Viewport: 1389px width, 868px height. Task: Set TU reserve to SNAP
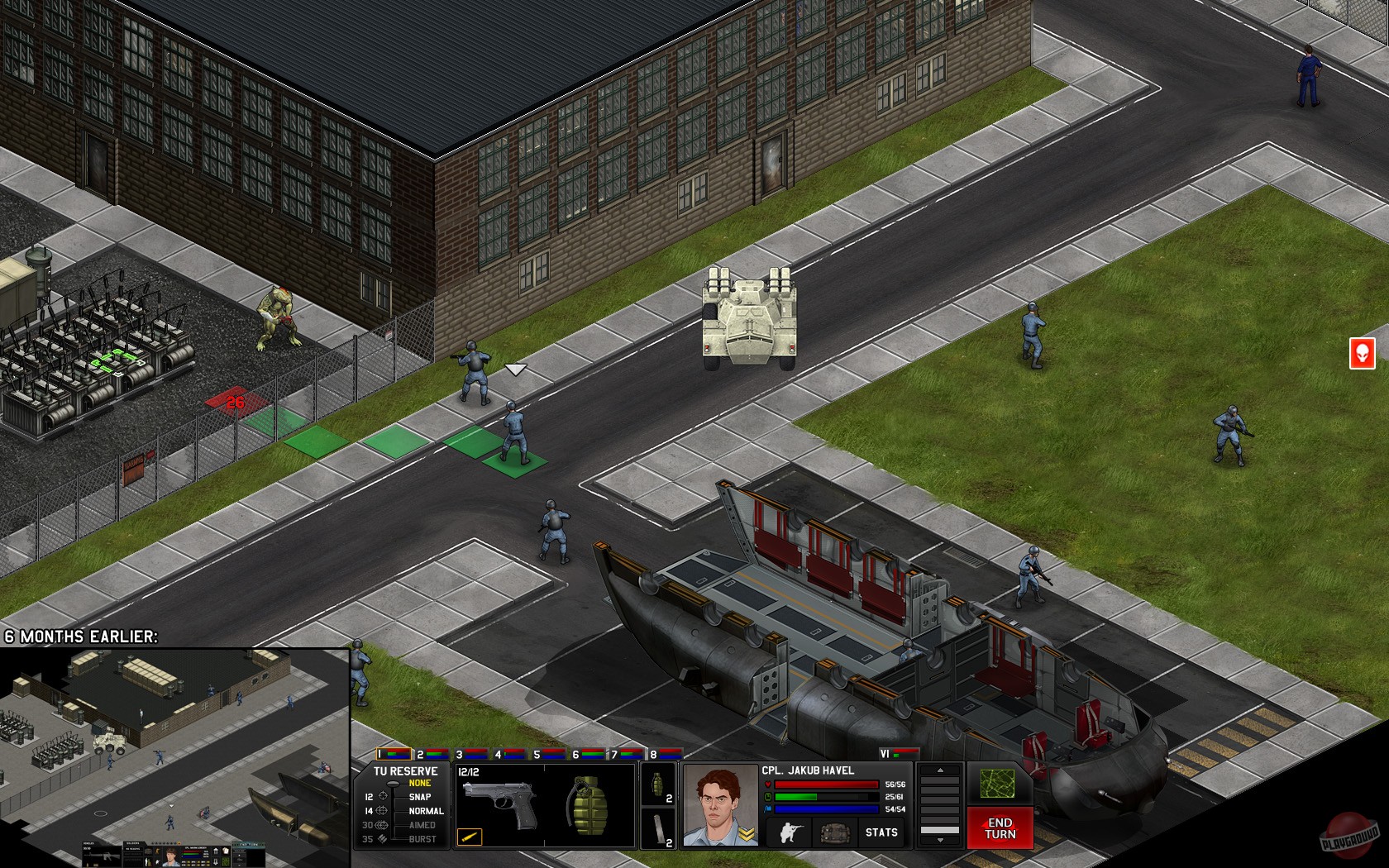pos(419,796)
